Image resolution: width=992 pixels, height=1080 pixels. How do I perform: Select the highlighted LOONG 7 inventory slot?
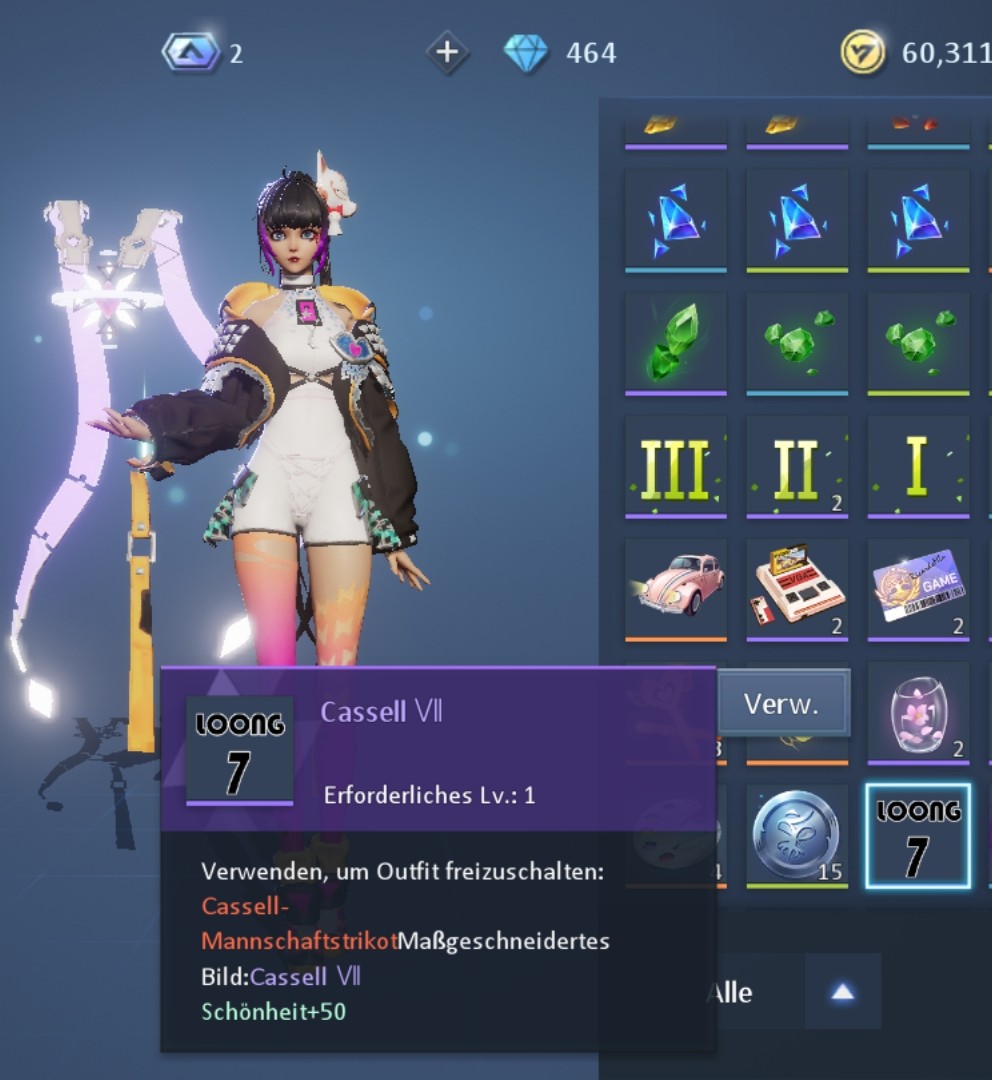click(917, 836)
